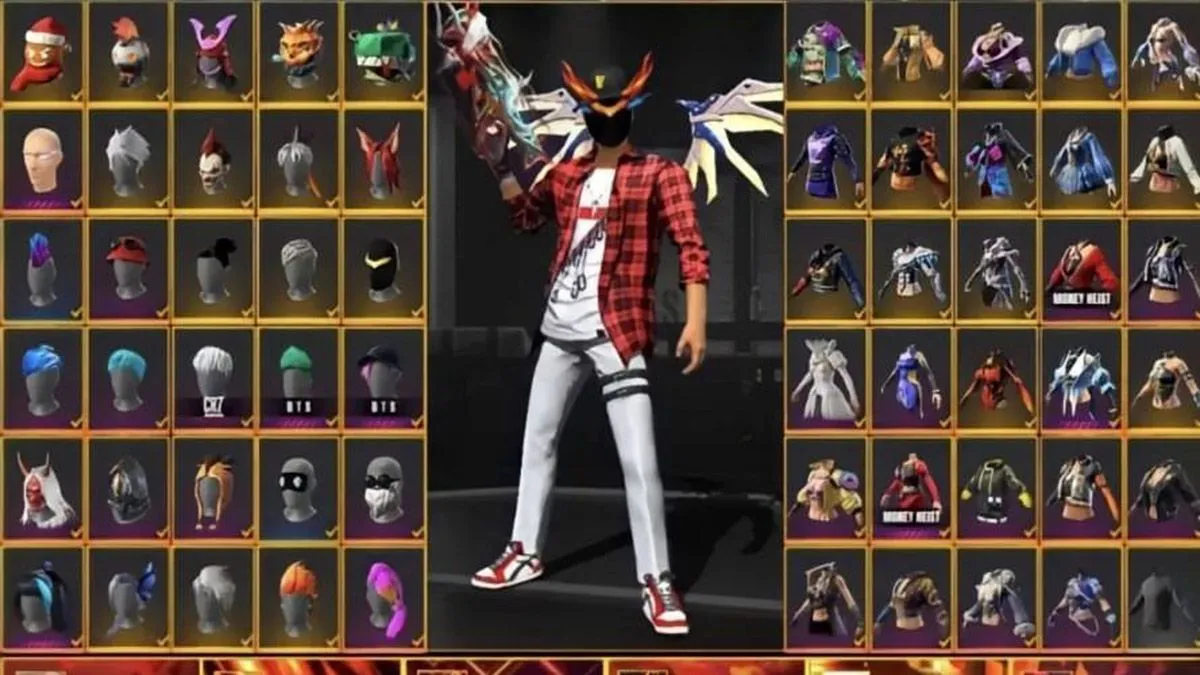
Task: Select the bandage-wrapped mummy head
Action: click(x=298, y=267)
